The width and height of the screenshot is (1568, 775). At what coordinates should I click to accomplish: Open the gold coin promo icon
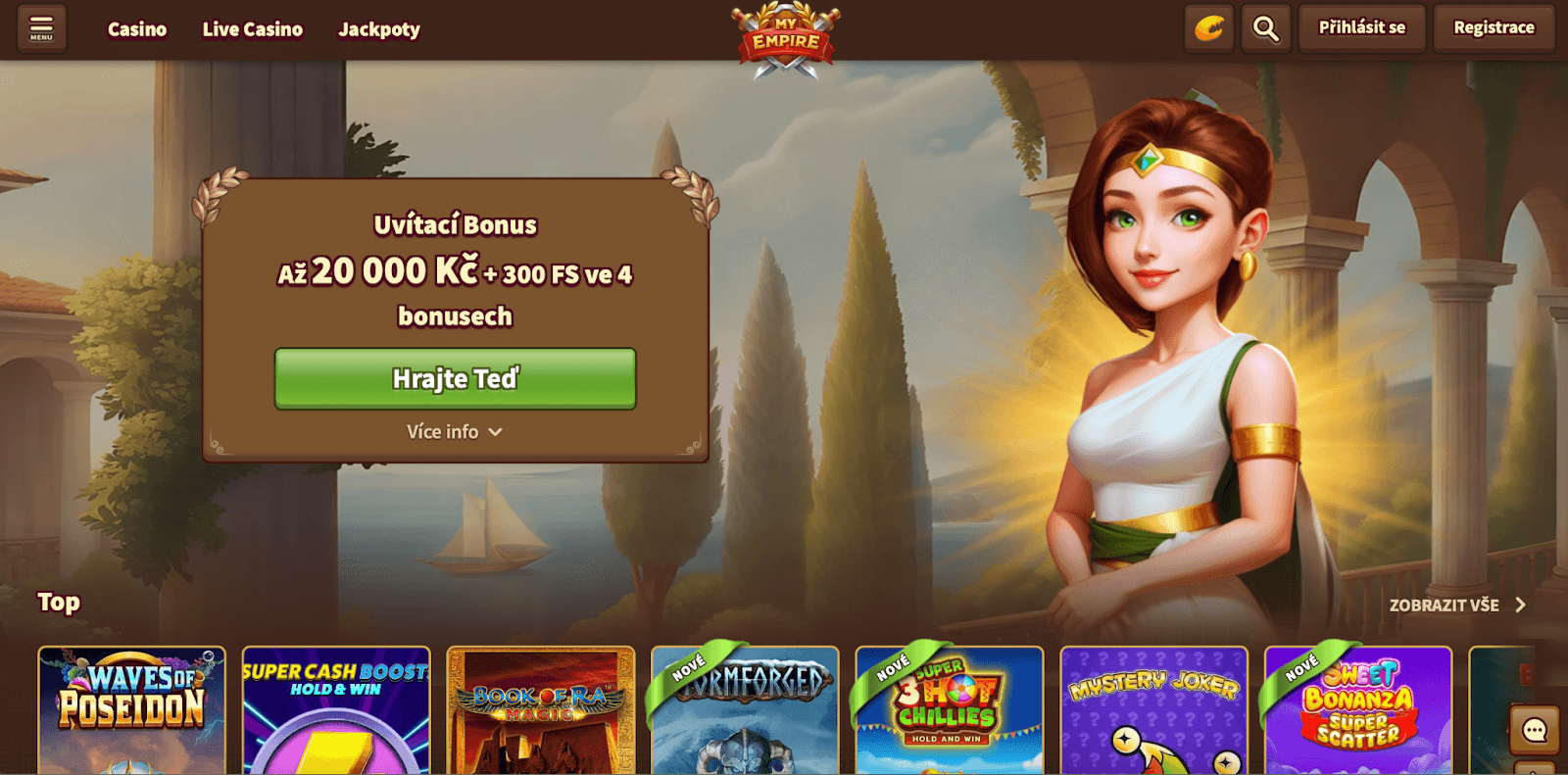tap(1209, 28)
